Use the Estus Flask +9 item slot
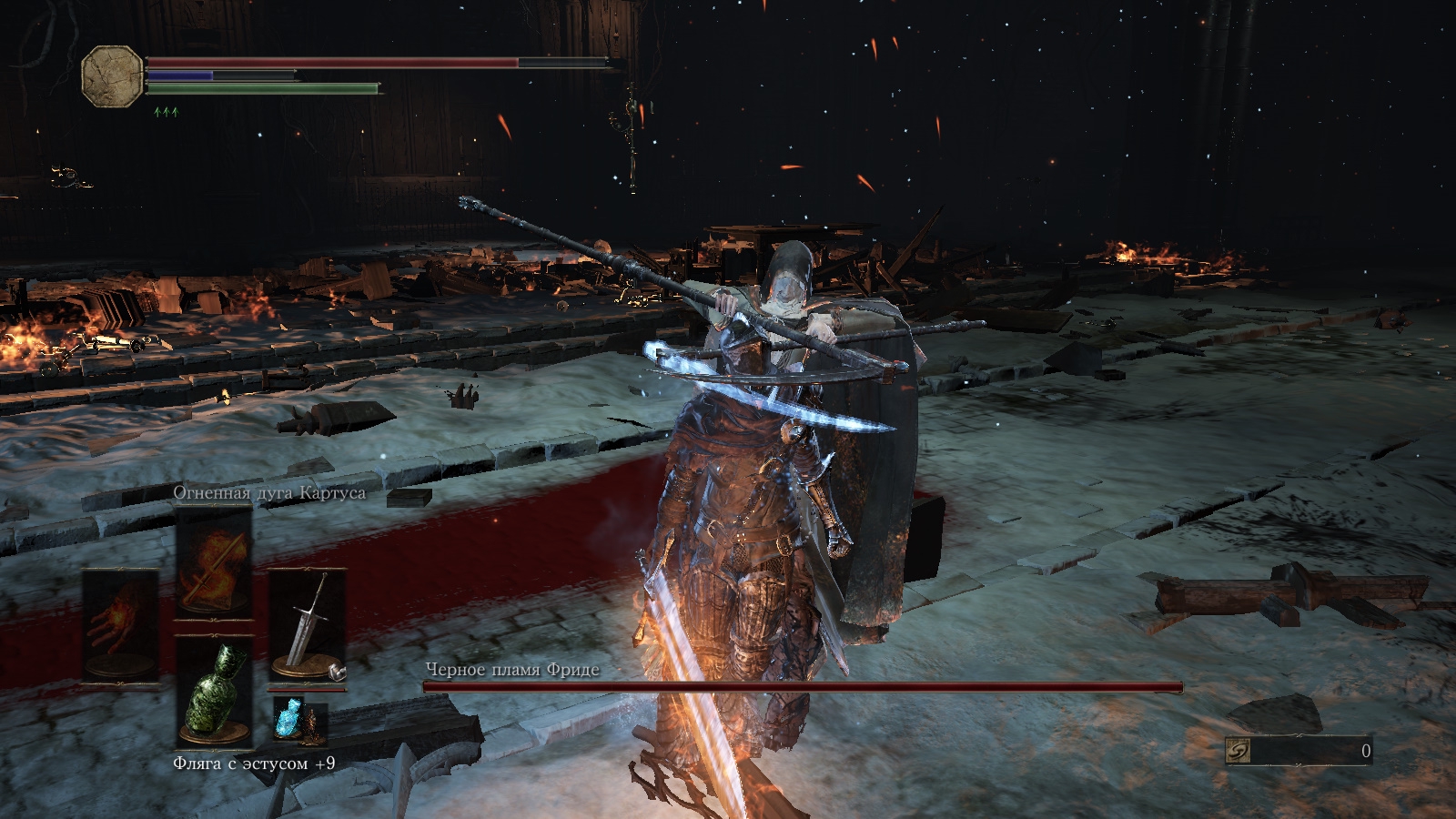The image size is (1456, 819). pyautogui.click(x=214, y=692)
